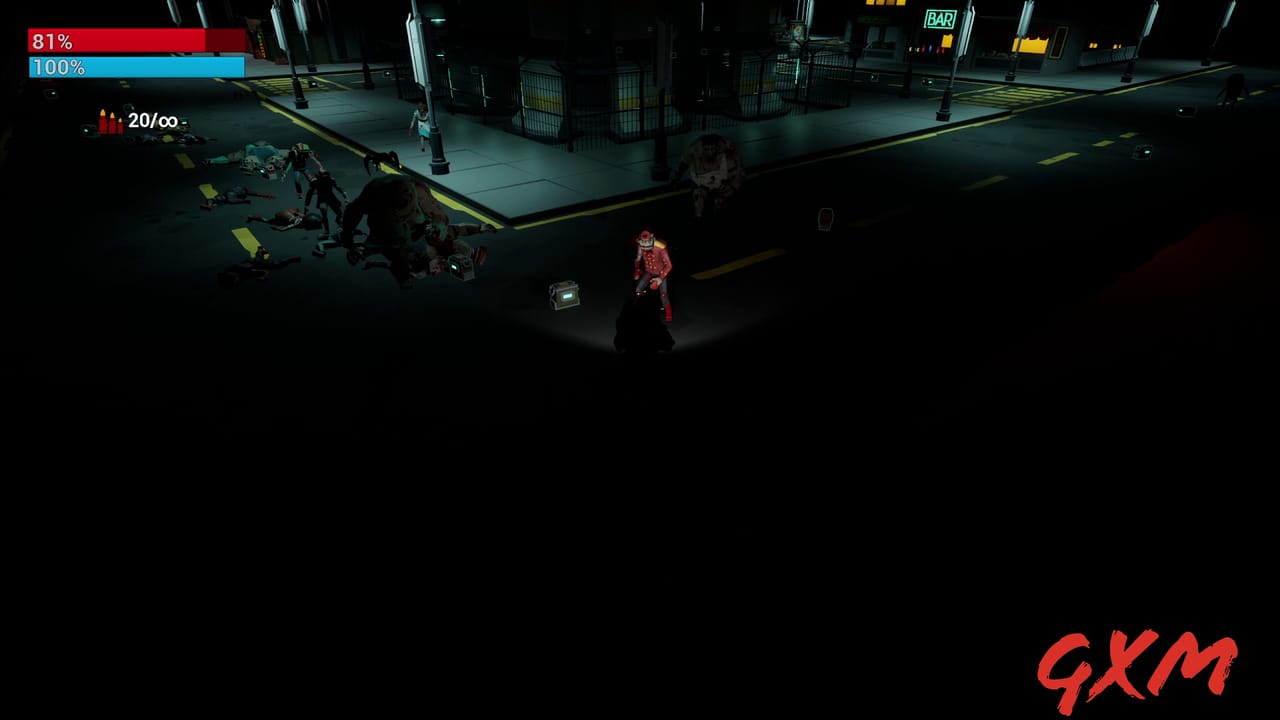The image size is (1280, 720).
Task: Open the lit yellow shop window by the BAR
Action: (1030, 45)
